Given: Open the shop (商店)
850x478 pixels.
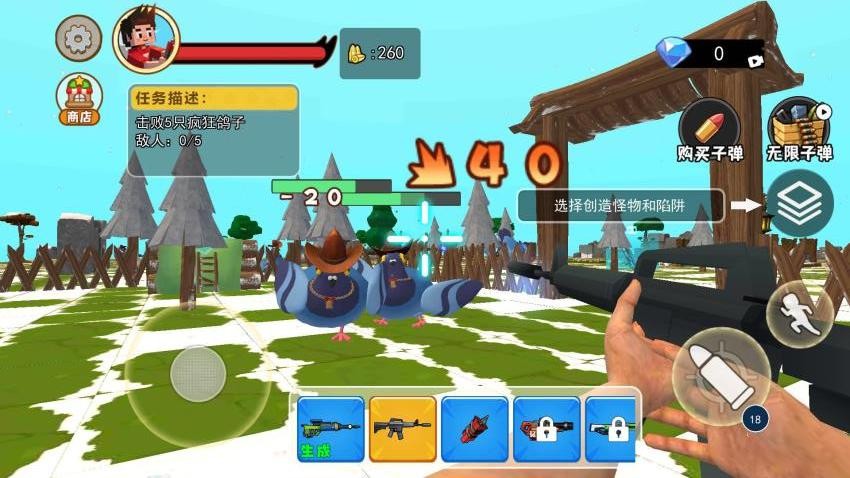Looking at the screenshot, I should coord(78,100).
